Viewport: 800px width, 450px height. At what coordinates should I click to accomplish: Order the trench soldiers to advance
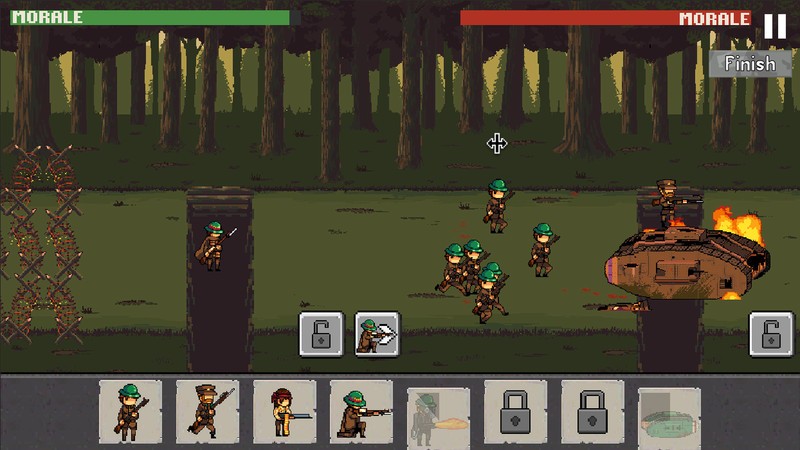click(377, 334)
